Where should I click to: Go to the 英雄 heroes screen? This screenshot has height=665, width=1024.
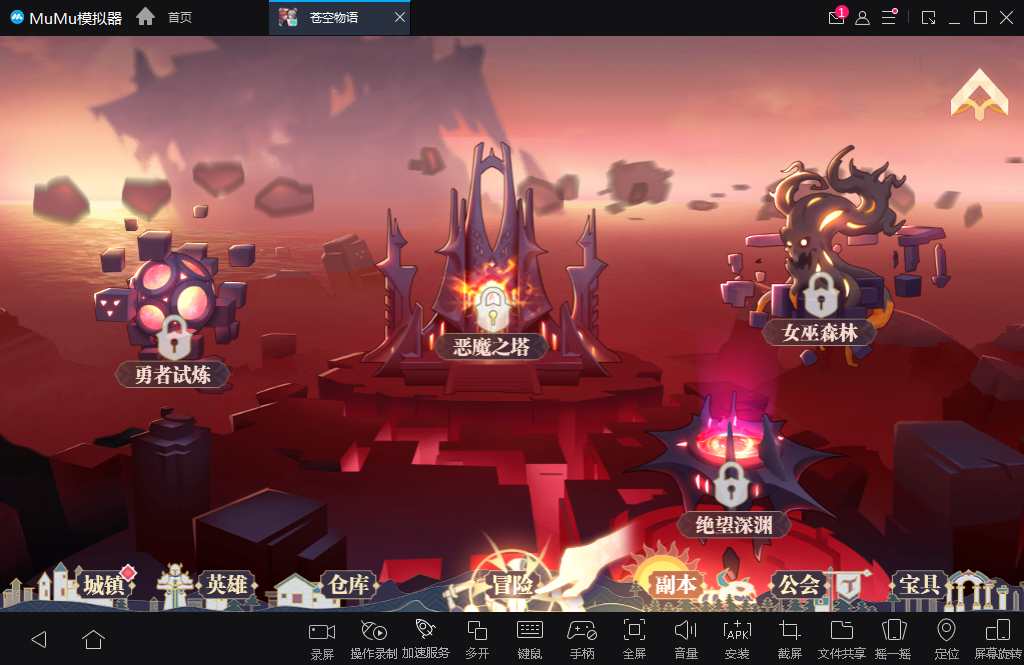click(226, 585)
